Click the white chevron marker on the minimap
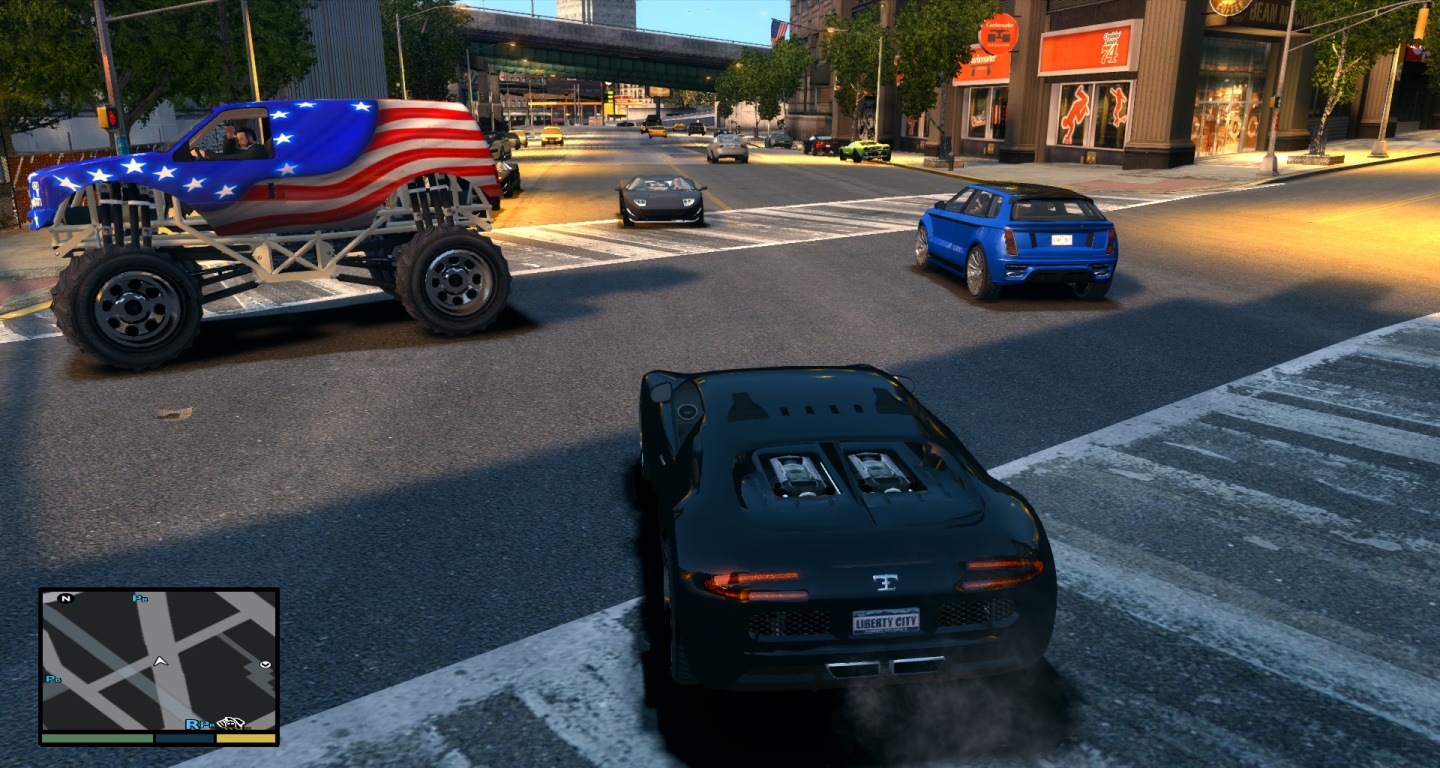 tap(265, 664)
